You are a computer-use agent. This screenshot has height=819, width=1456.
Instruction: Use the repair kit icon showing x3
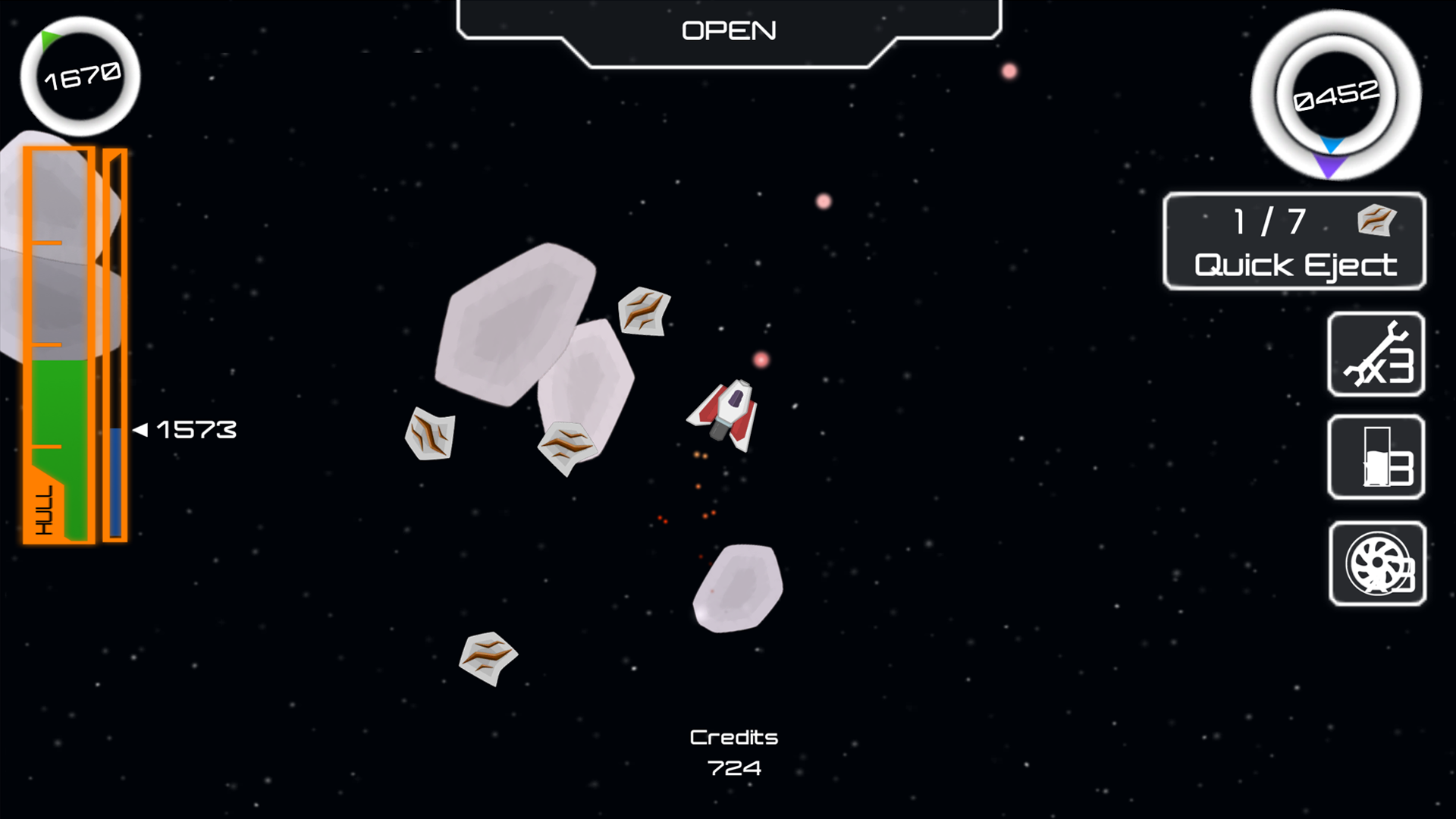(1376, 354)
